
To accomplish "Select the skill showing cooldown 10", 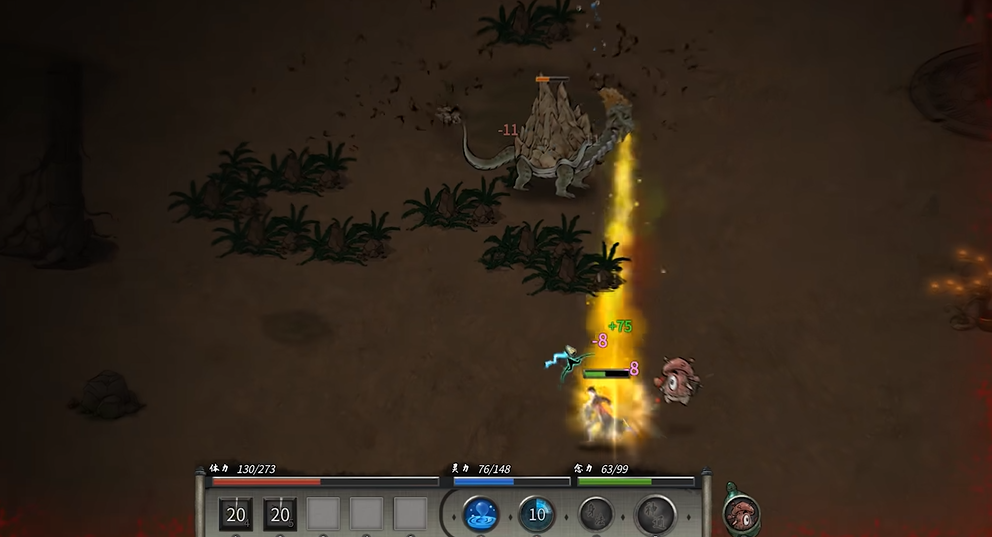I will [x=537, y=514].
